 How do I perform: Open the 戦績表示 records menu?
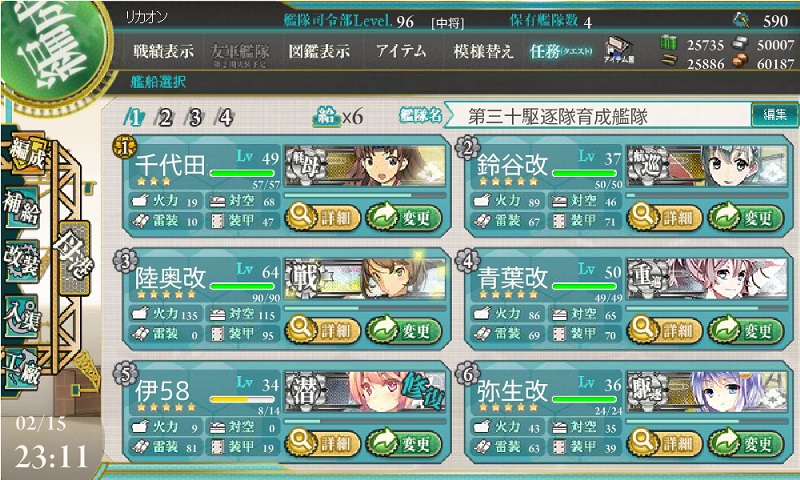point(165,51)
